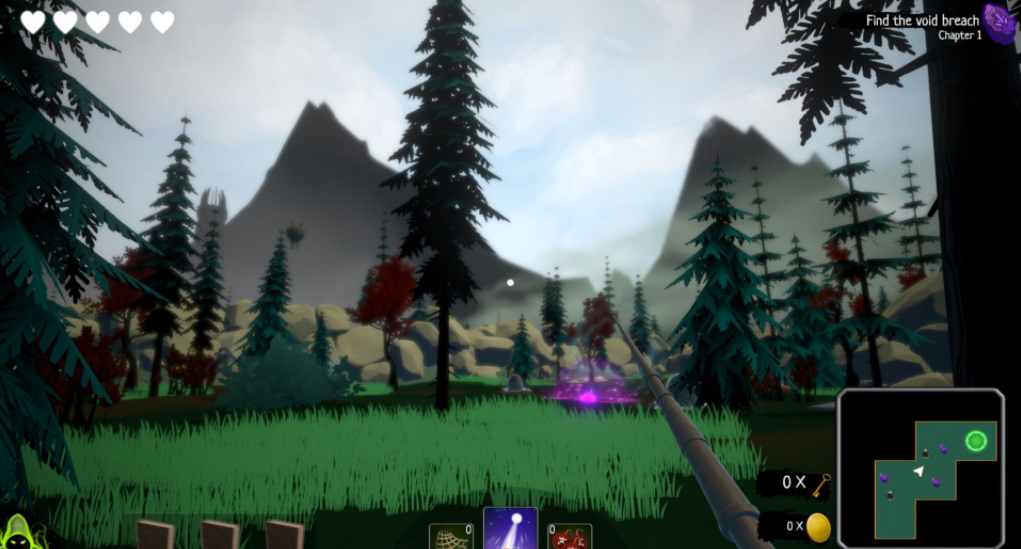Choose the red skull bombs slot

pos(570,537)
